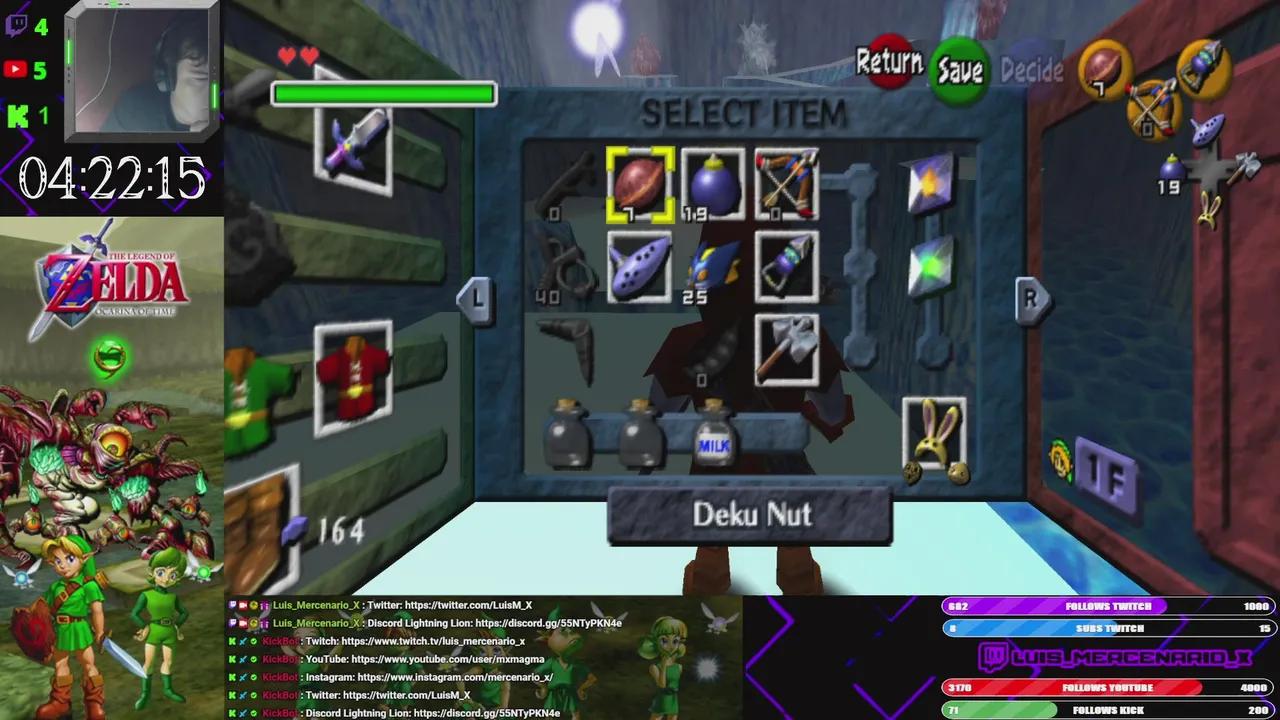The height and width of the screenshot is (720, 1280).
Task: Select the Deku Nut item slot
Action: tap(640, 185)
